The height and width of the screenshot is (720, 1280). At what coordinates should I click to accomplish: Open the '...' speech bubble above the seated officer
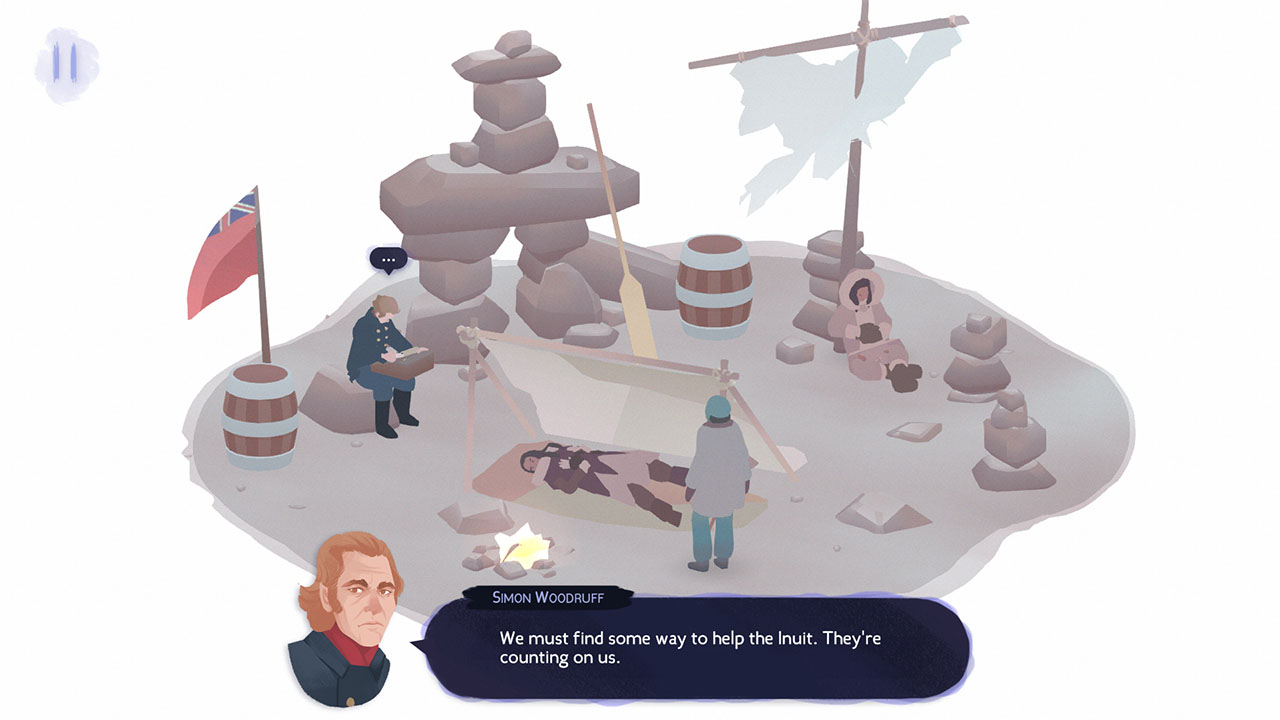coord(388,259)
